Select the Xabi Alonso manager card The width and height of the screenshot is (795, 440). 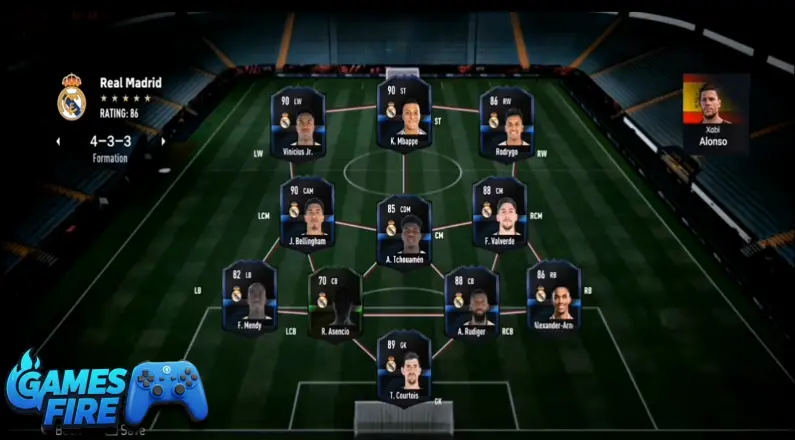[715, 112]
